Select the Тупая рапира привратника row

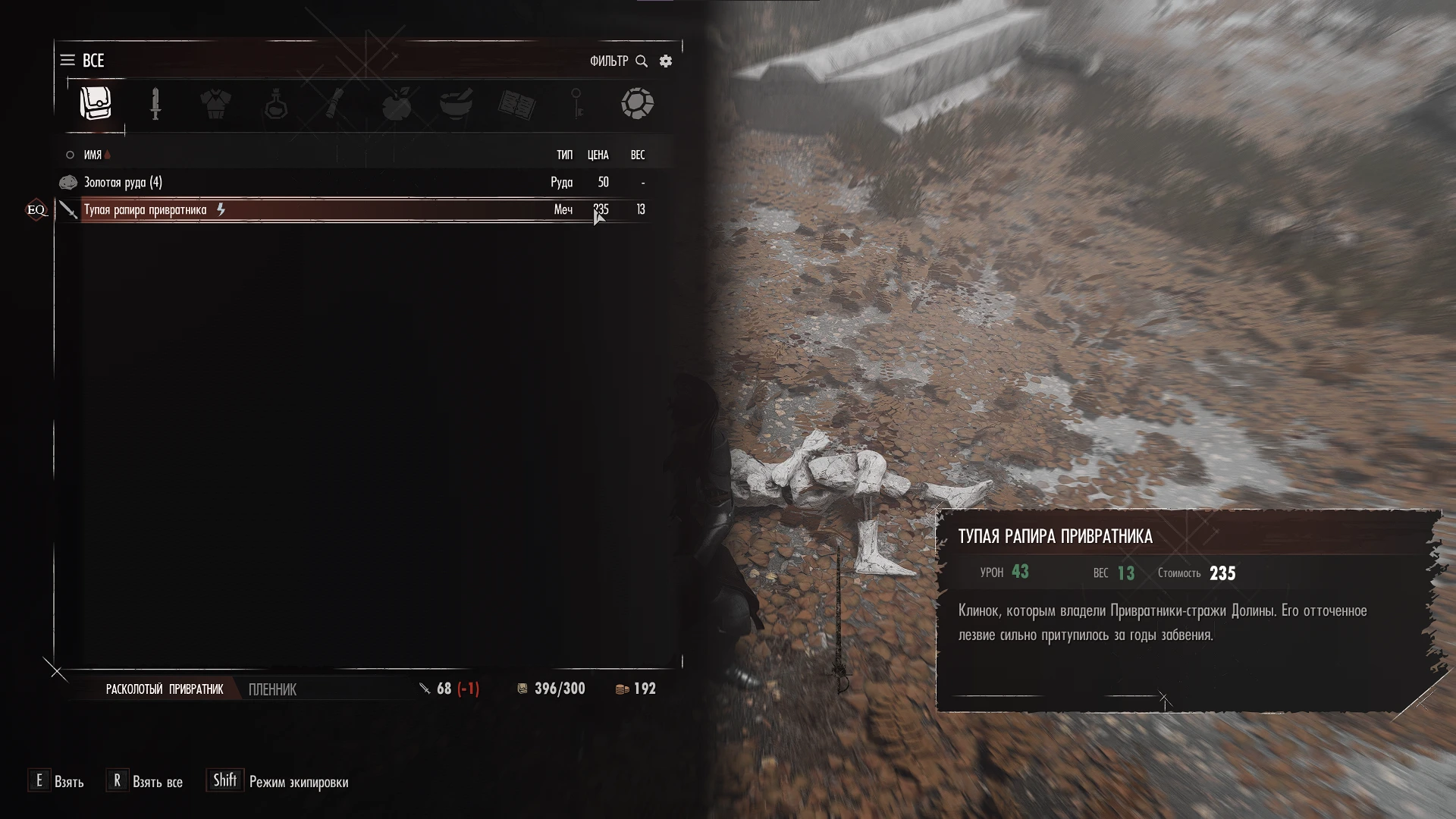[x=303, y=209]
